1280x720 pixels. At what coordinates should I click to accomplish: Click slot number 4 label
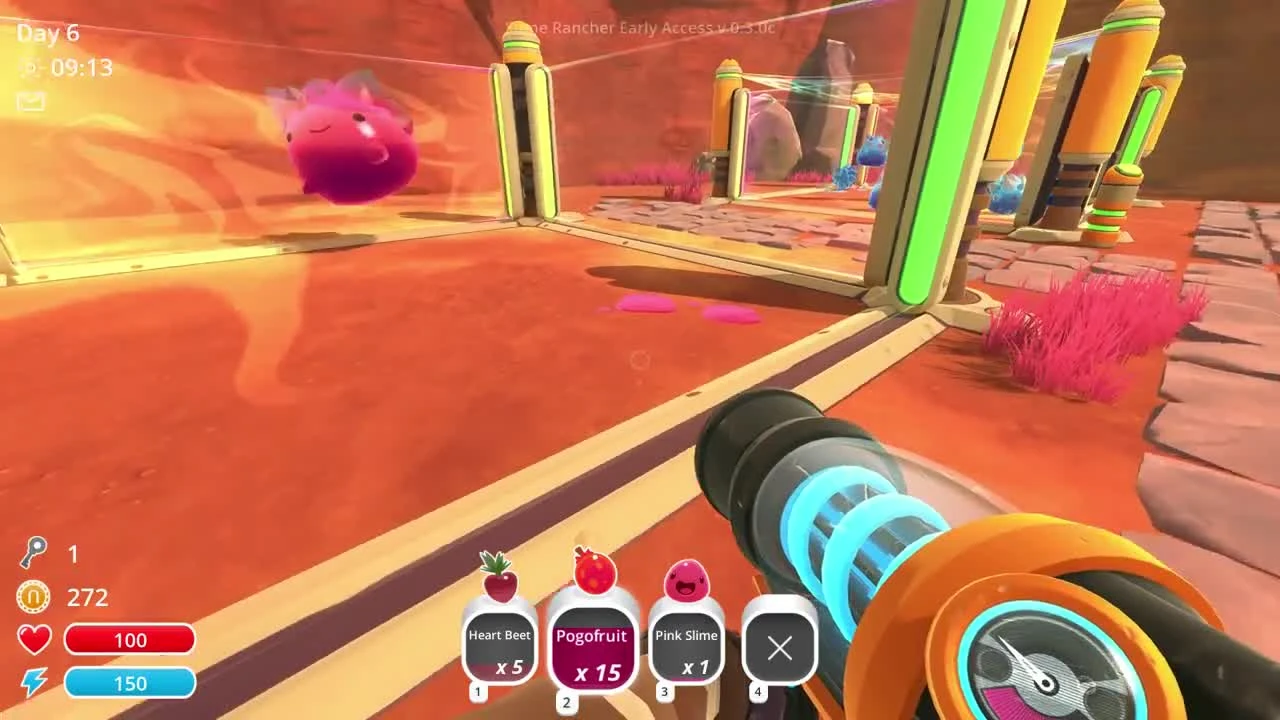[x=757, y=692]
